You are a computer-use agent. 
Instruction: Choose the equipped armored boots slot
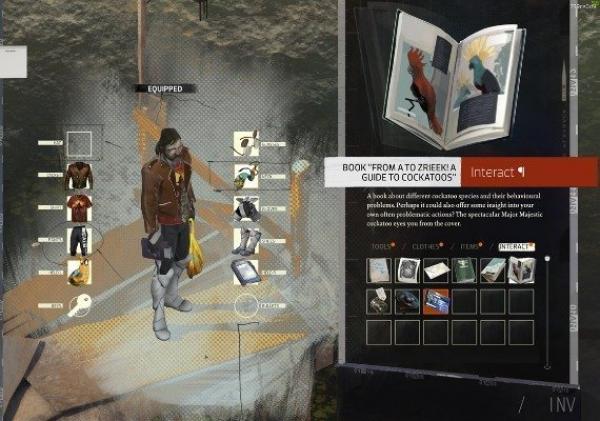[246, 240]
